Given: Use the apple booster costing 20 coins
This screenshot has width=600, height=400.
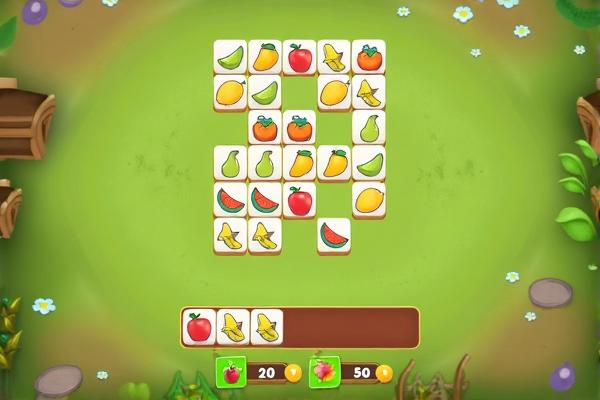Looking at the screenshot, I should point(231,373).
